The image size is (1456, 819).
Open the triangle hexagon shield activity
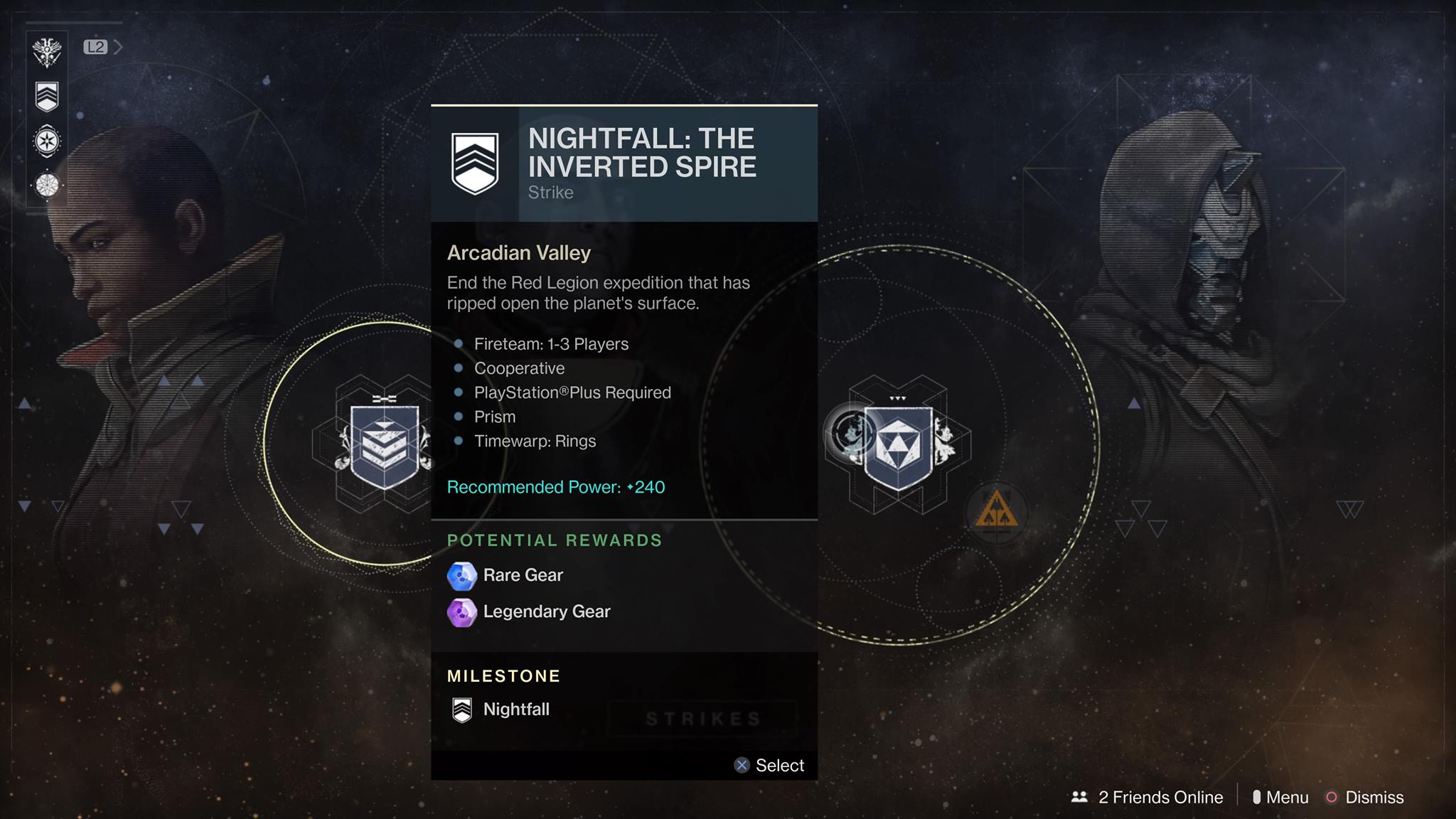899,447
